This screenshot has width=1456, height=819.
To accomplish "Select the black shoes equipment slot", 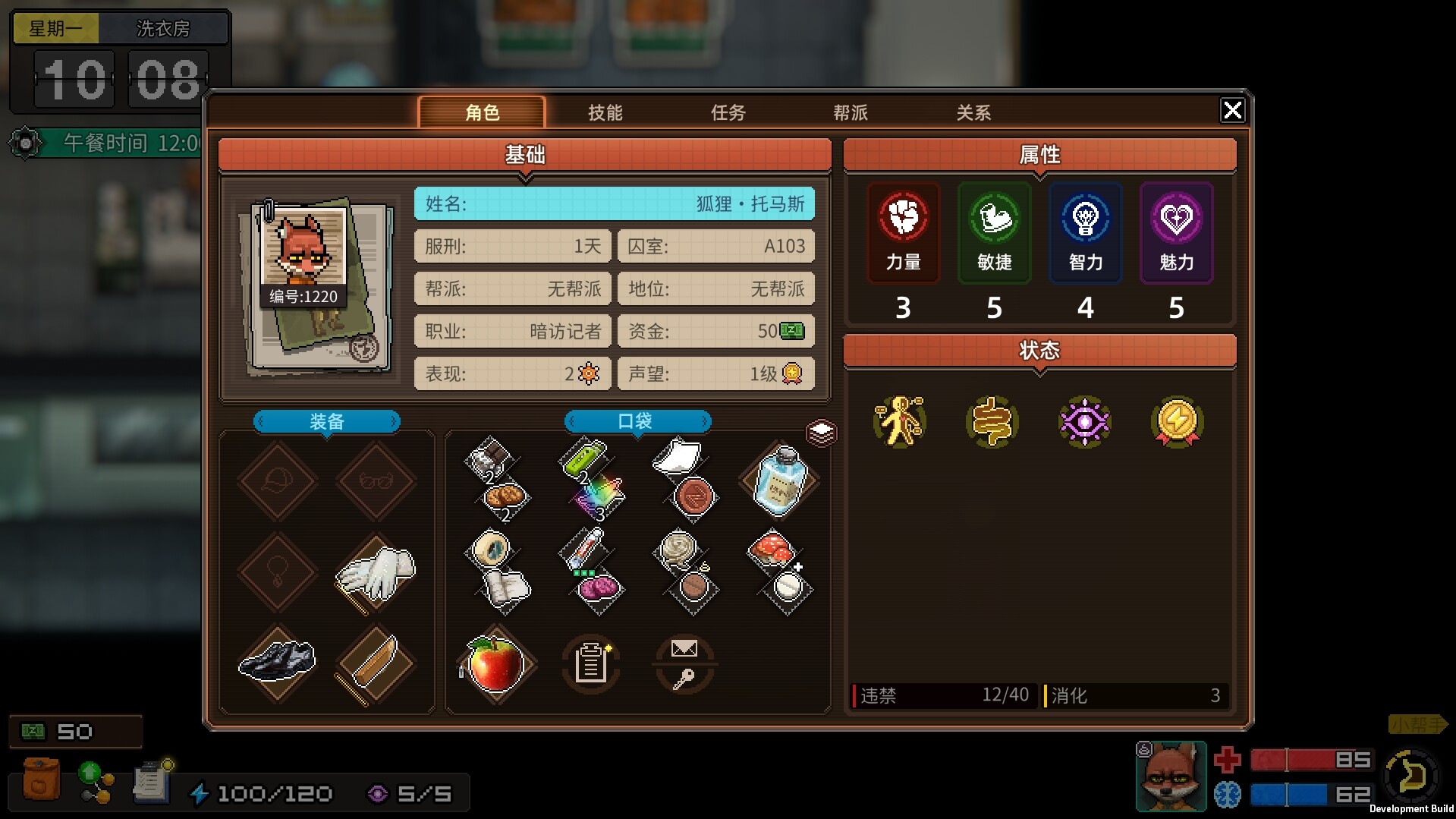I will [x=277, y=660].
